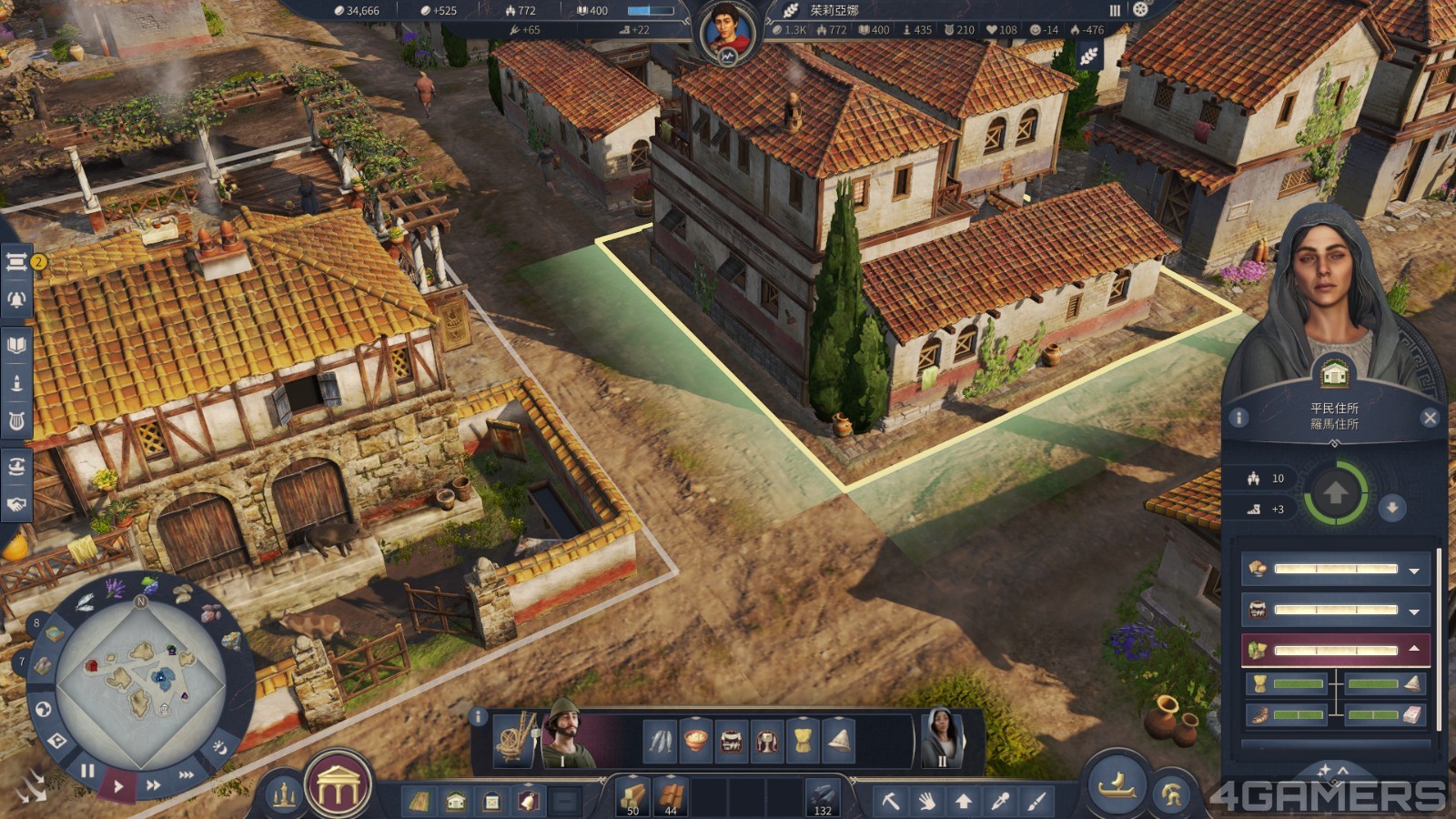Select the paintbrush tool
This screenshot has height=819, width=1456.
click(1036, 802)
